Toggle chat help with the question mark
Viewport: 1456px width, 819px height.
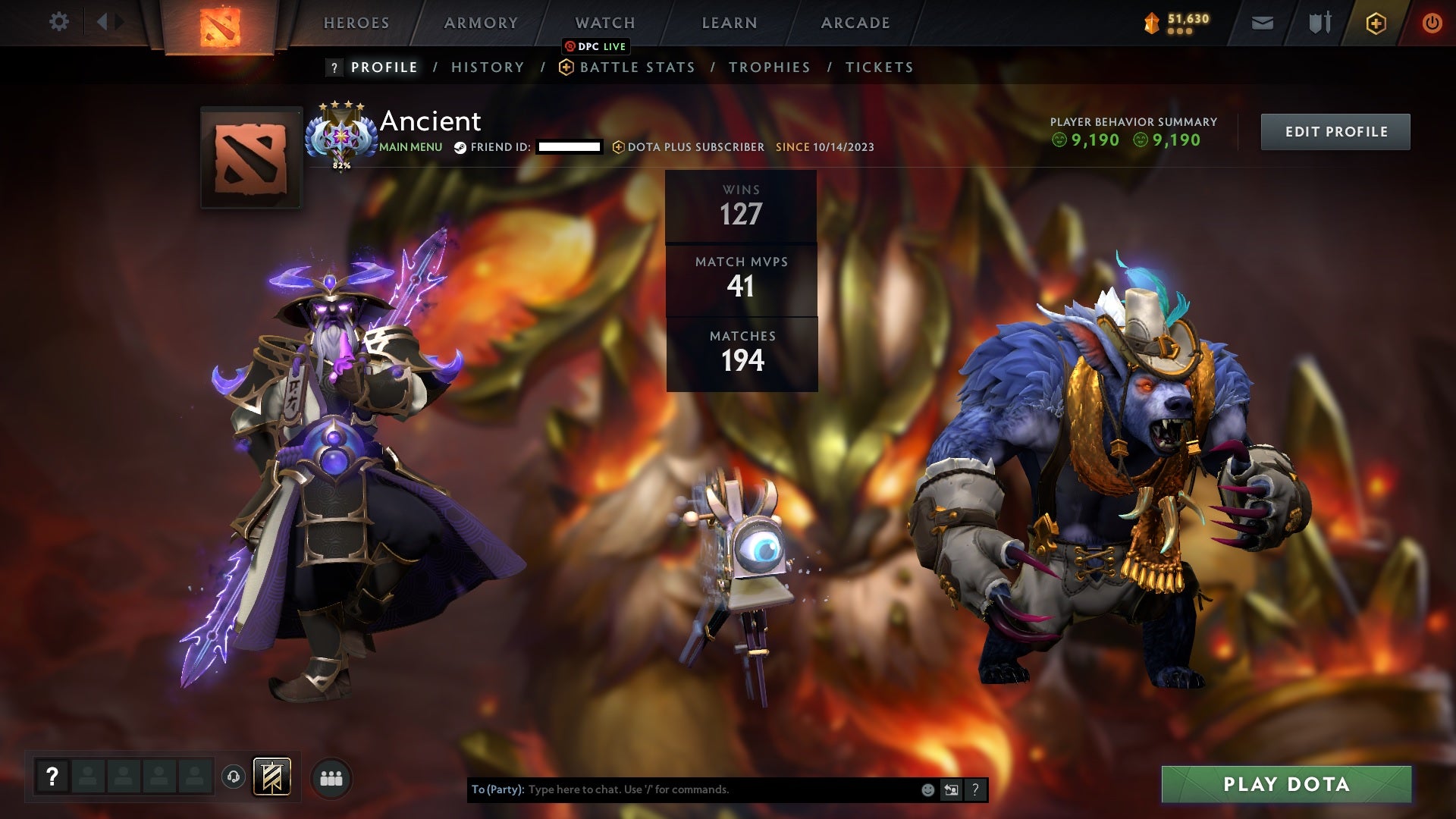click(976, 789)
